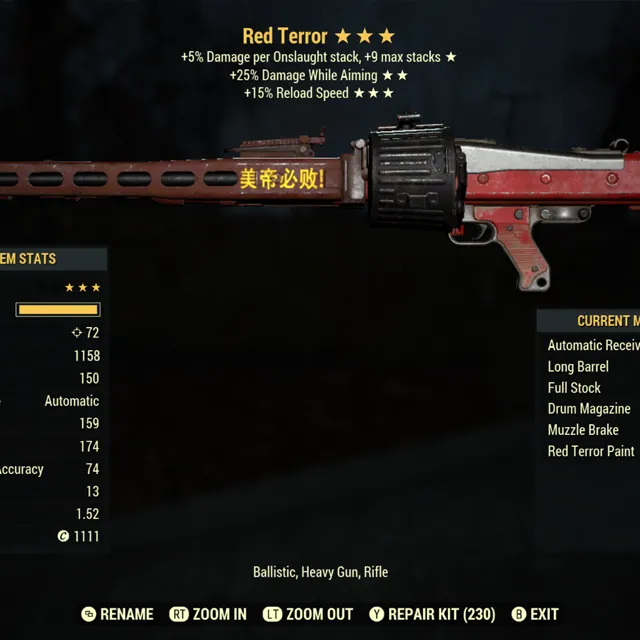This screenshot has height=640, width=640.
Task: Use REPAIR KIT (230) on the weapon
Action: coord(431,614)
